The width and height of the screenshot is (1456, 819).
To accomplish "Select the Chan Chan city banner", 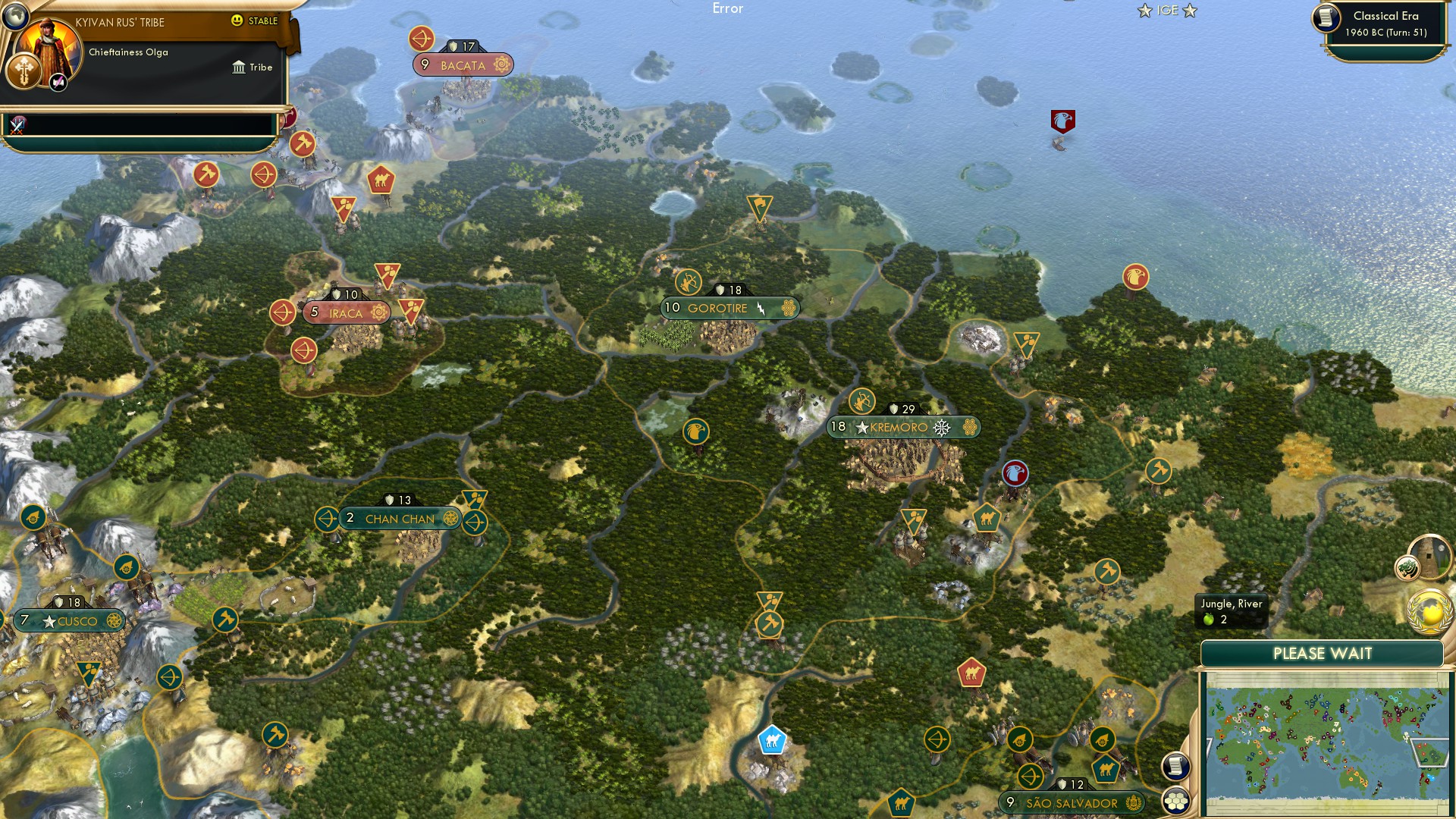I will click(x=400, y=519).
